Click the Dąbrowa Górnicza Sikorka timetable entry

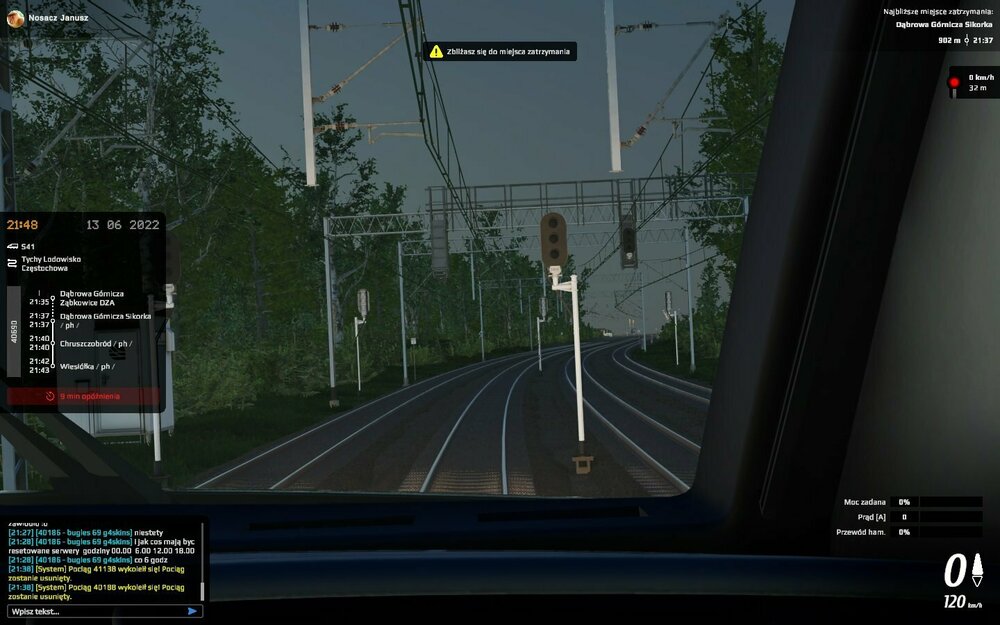pos(105,316)
